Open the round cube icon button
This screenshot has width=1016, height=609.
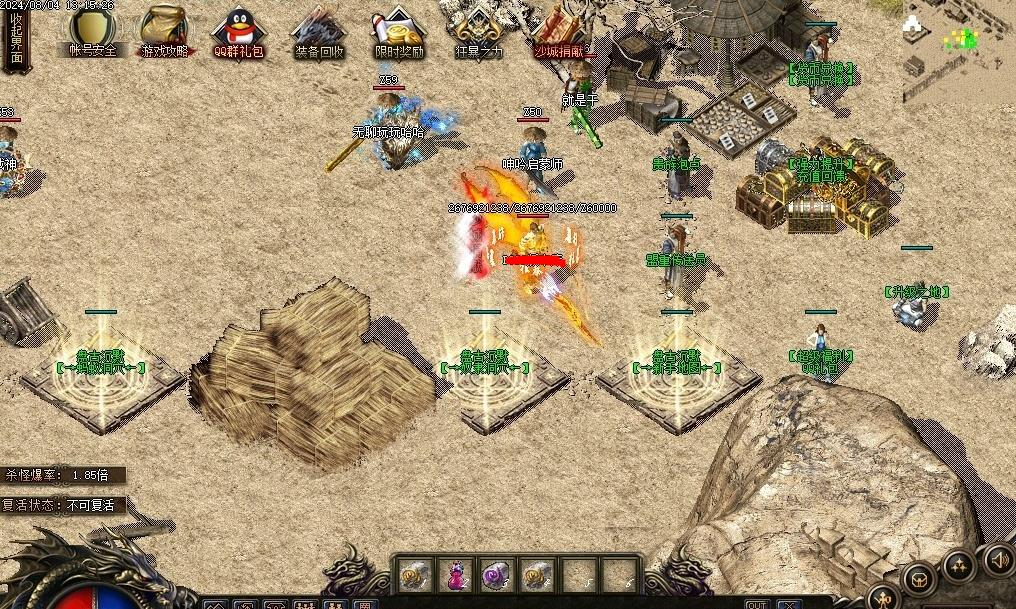[919, 578]
